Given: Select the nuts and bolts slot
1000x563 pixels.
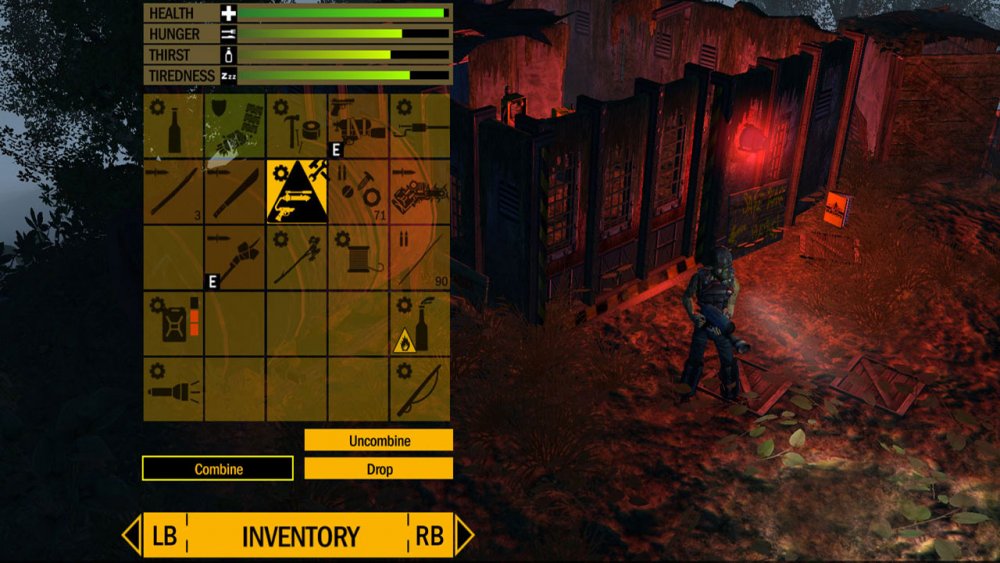Looking at the screenshot, I should coord(358,191).
